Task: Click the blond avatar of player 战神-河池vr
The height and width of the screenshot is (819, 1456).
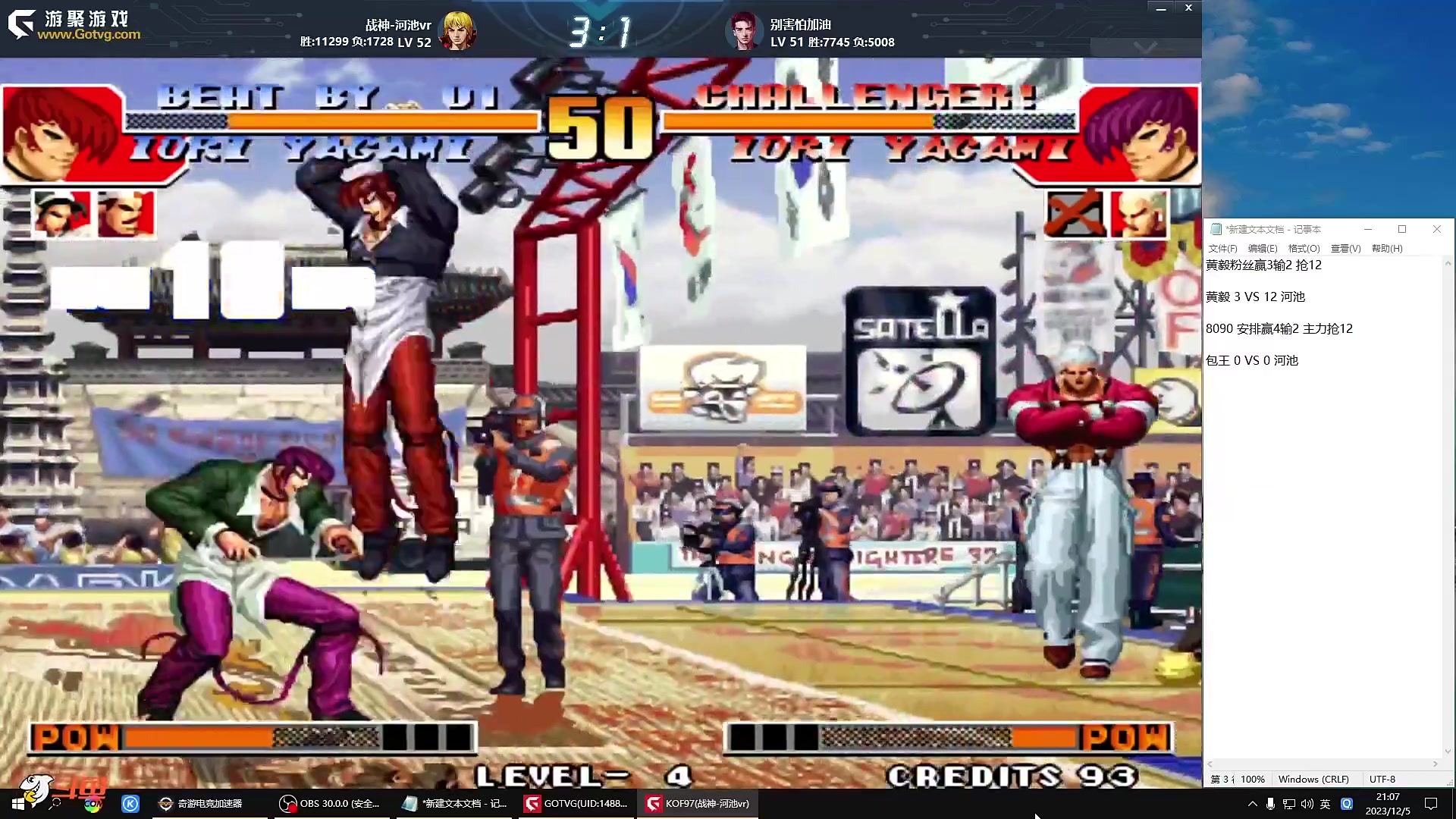Action: [x=458, y=31]
